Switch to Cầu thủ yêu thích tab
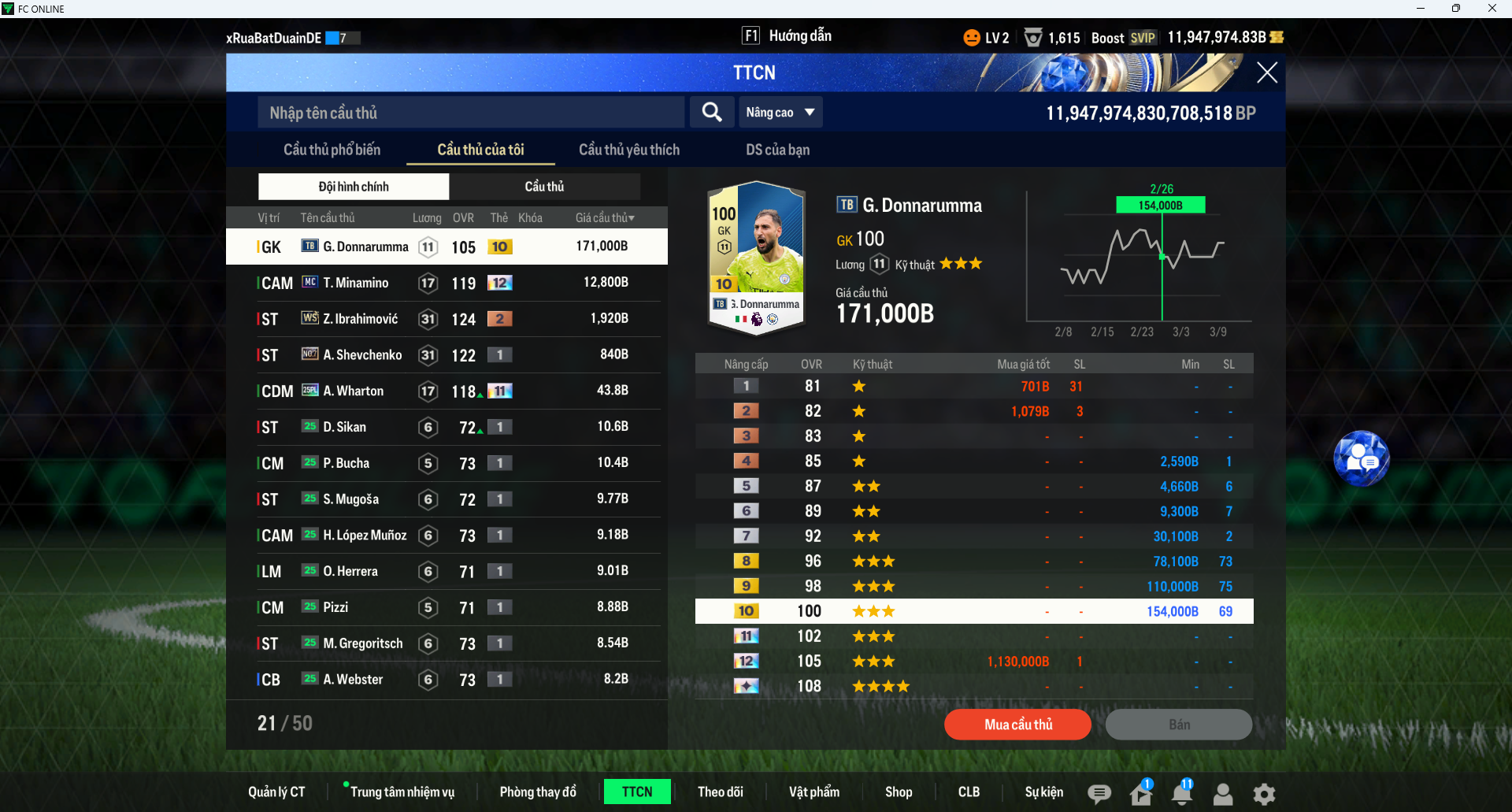 pos(628,150)
